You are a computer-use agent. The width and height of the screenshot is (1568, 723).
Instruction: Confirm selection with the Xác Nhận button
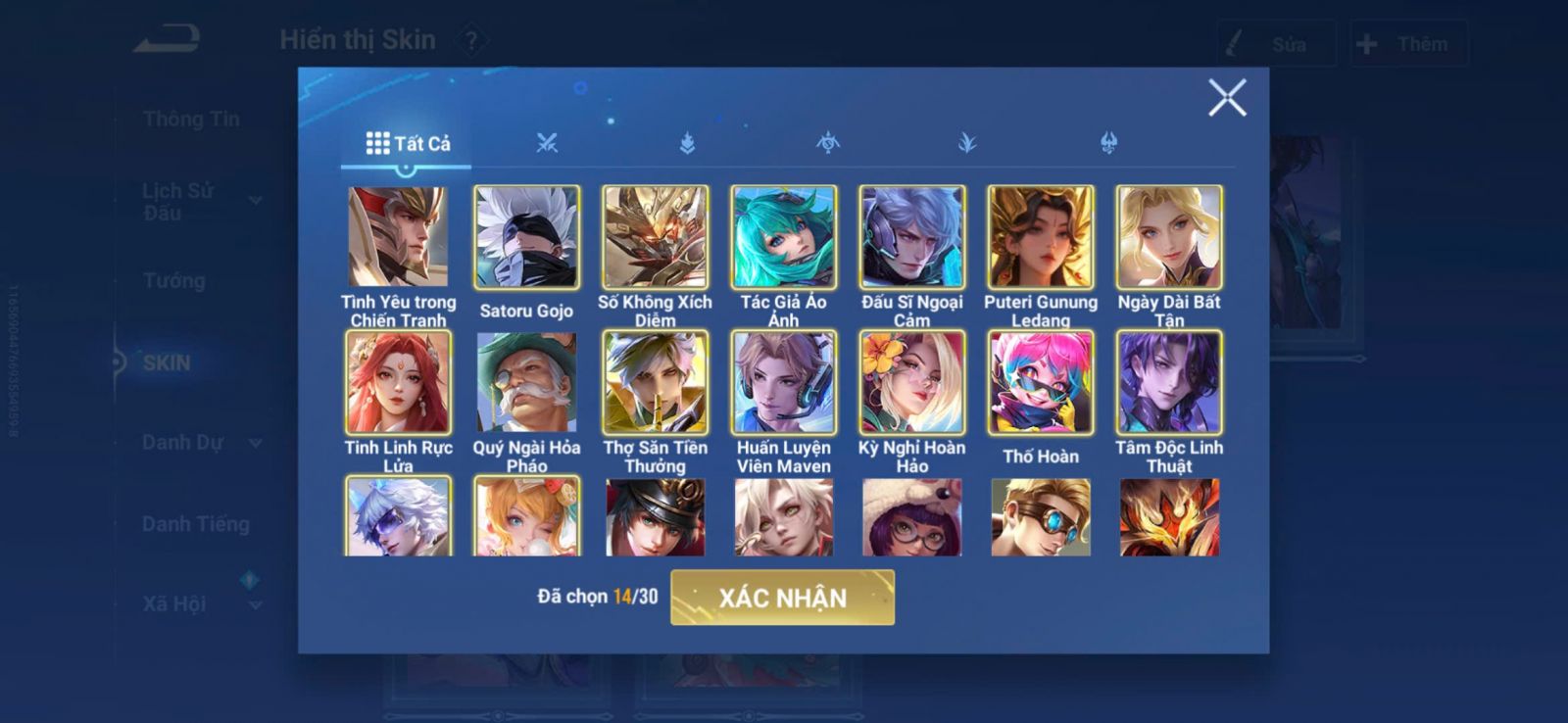click(x=782, y=598)
